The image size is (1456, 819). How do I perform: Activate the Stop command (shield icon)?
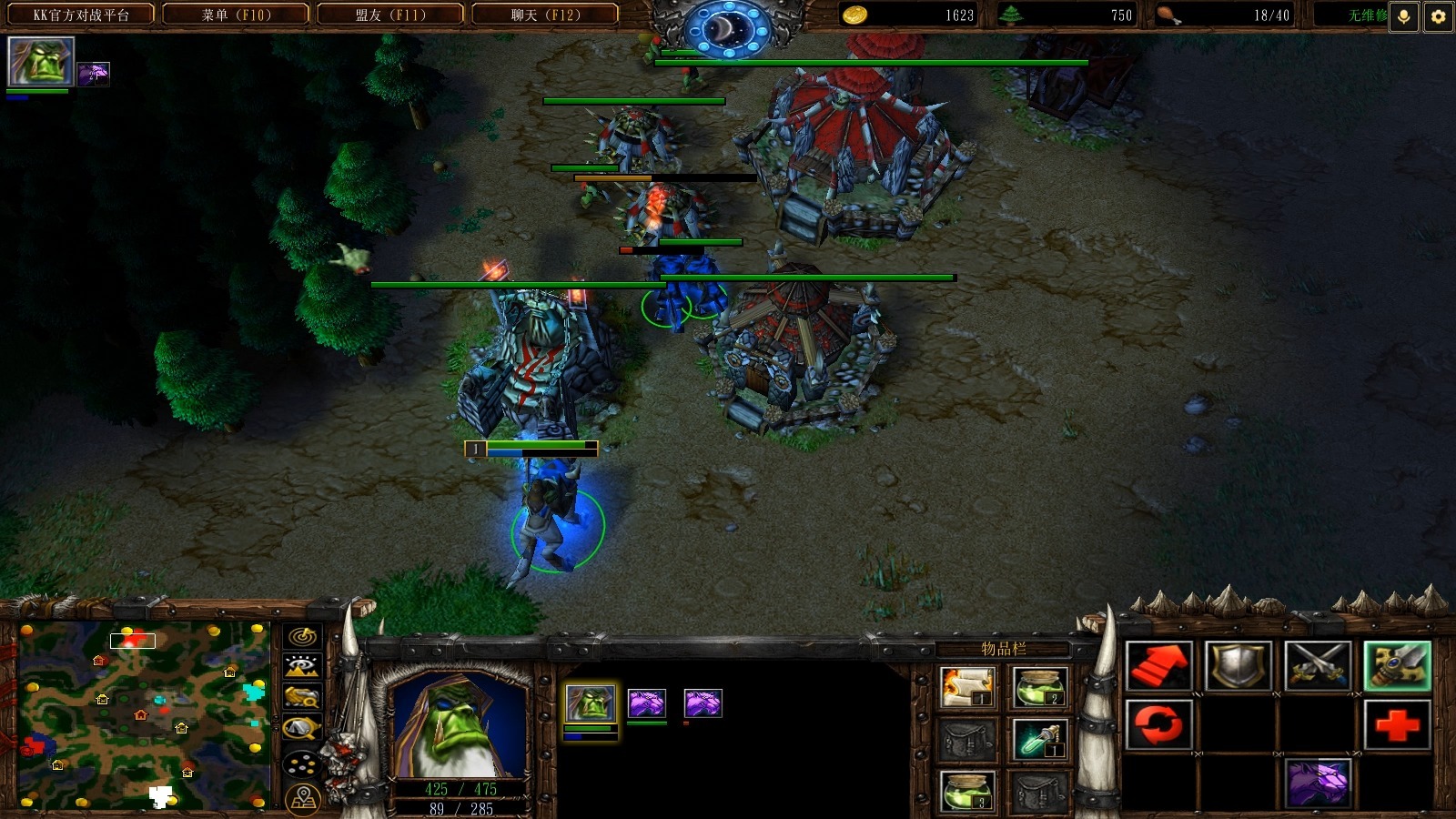click(1238, 666)
